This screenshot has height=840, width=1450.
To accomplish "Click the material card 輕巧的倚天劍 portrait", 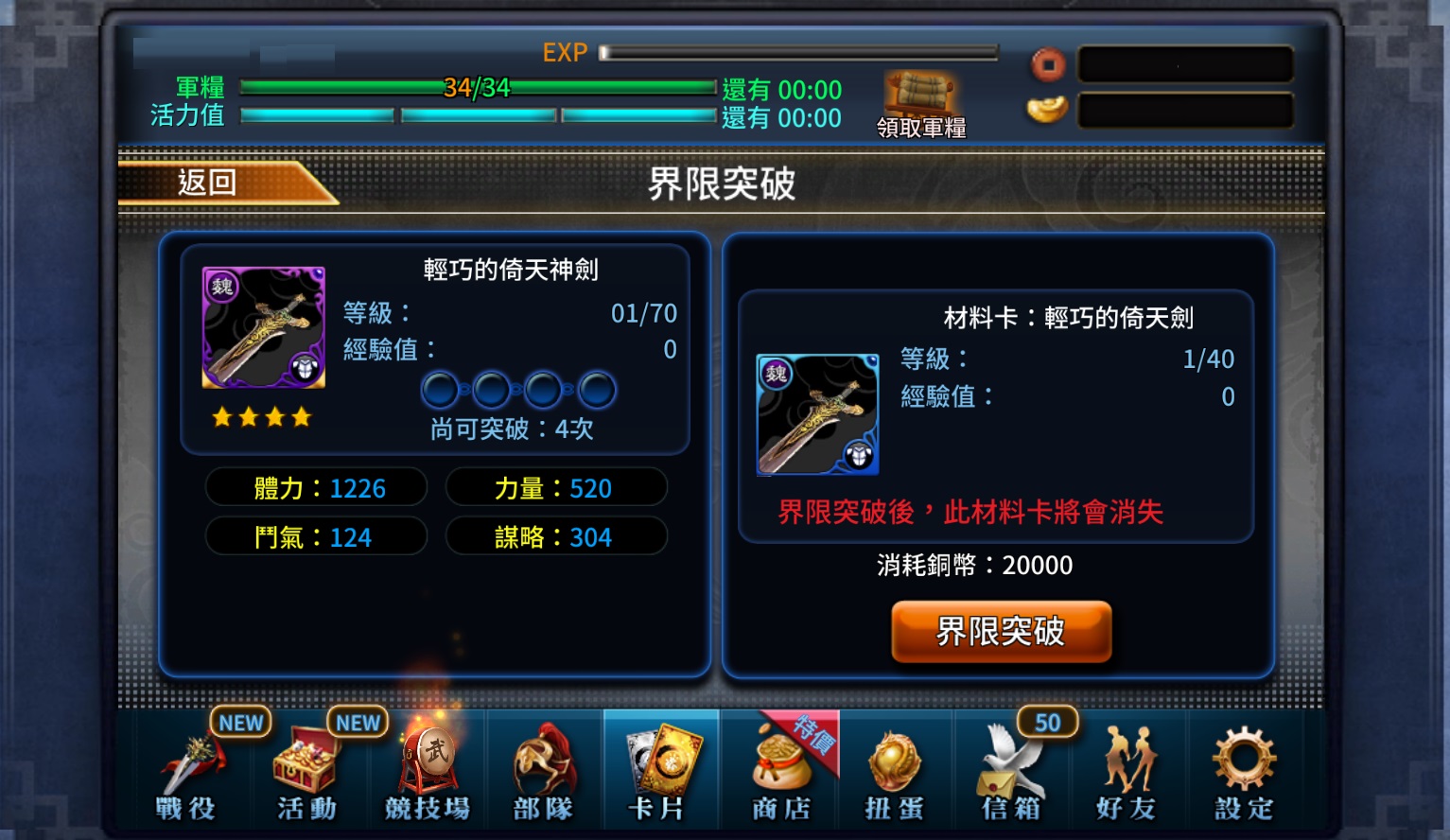I will coord(817,414).
